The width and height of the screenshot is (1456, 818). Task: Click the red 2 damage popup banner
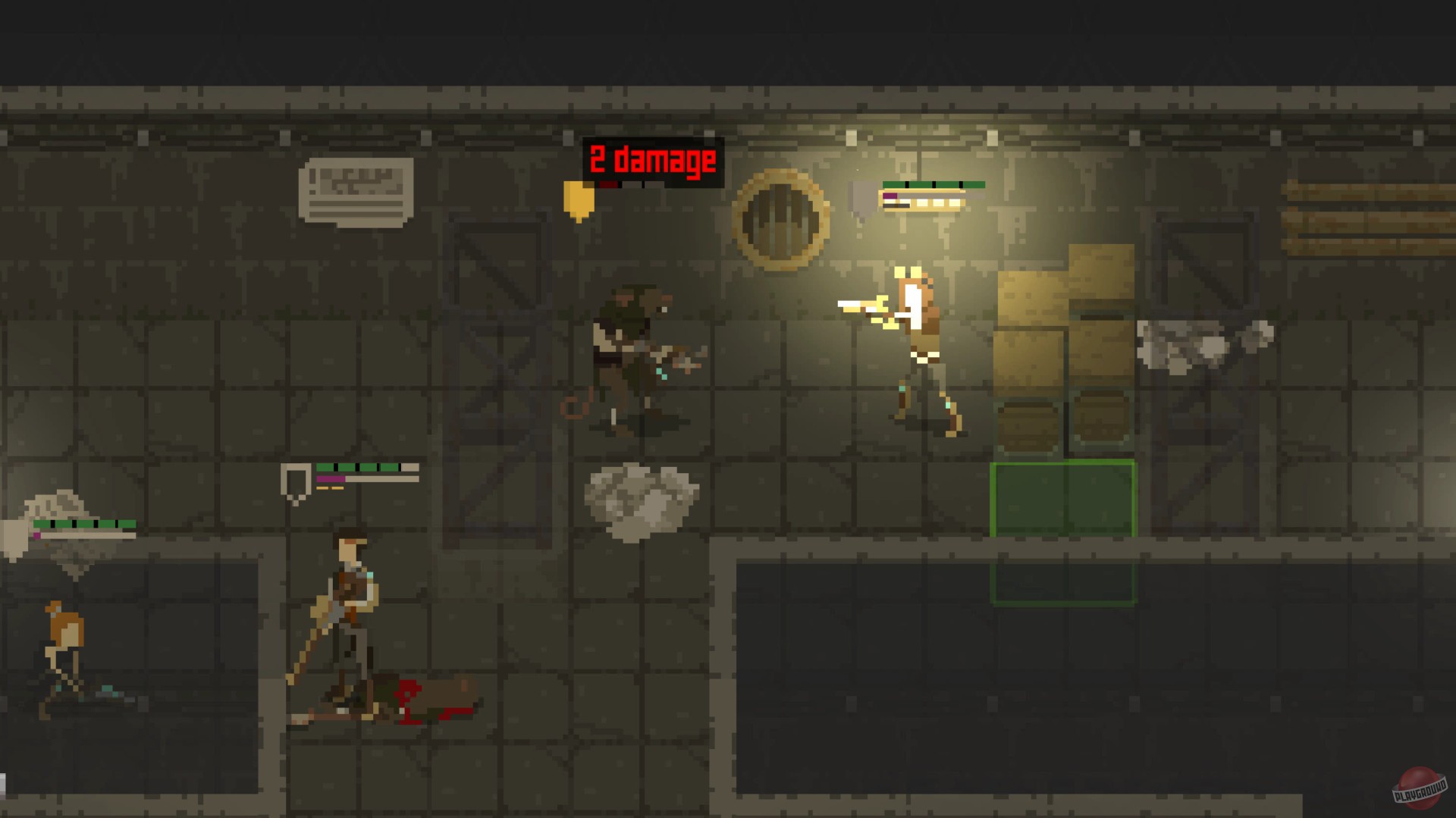coord(651,158)
